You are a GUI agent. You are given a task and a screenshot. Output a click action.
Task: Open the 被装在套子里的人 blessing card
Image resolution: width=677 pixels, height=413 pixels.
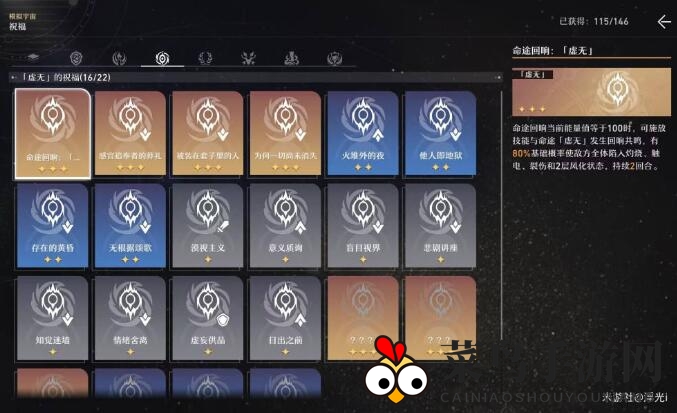coord(207,133)
